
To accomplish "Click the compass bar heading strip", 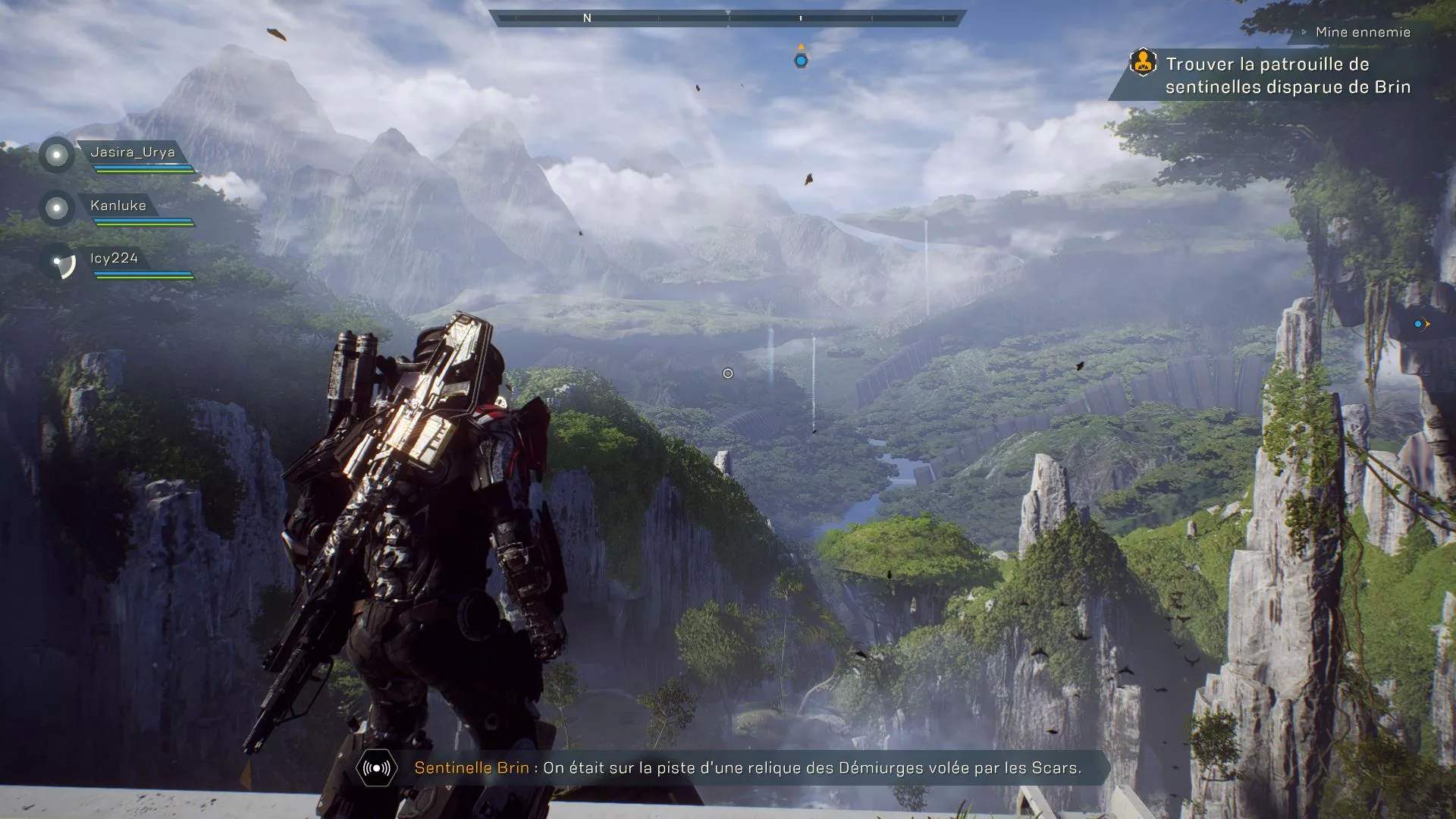I will click(x=728, y=17).
